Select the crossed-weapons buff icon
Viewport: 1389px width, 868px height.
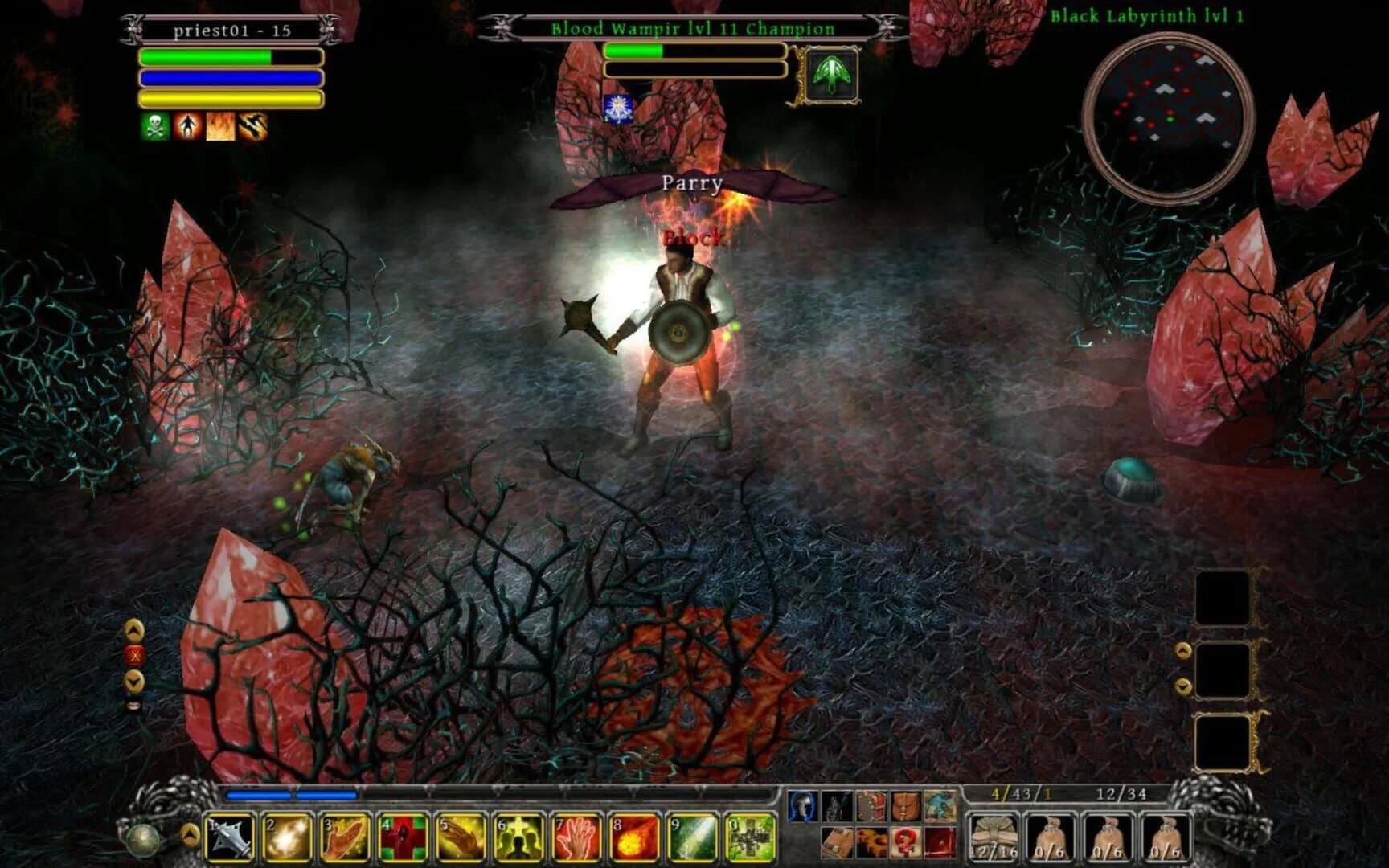[253, 125]
